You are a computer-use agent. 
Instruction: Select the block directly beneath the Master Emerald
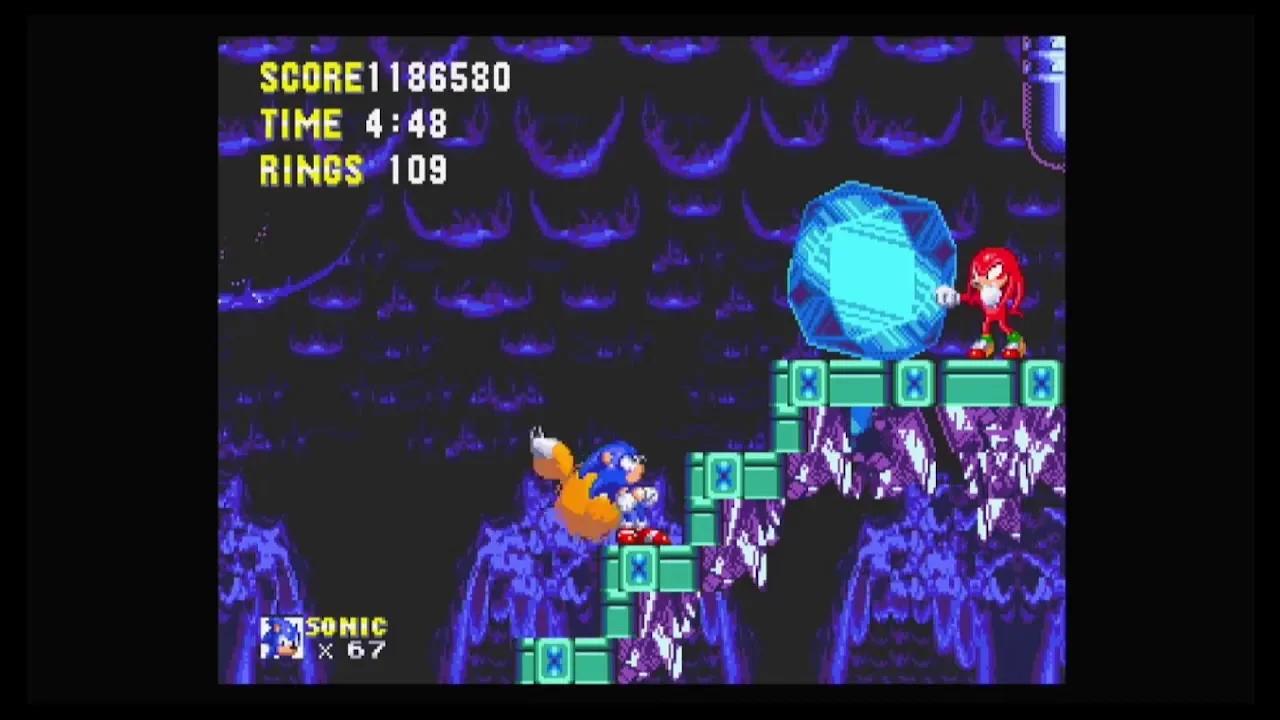[x=860, y=385]
